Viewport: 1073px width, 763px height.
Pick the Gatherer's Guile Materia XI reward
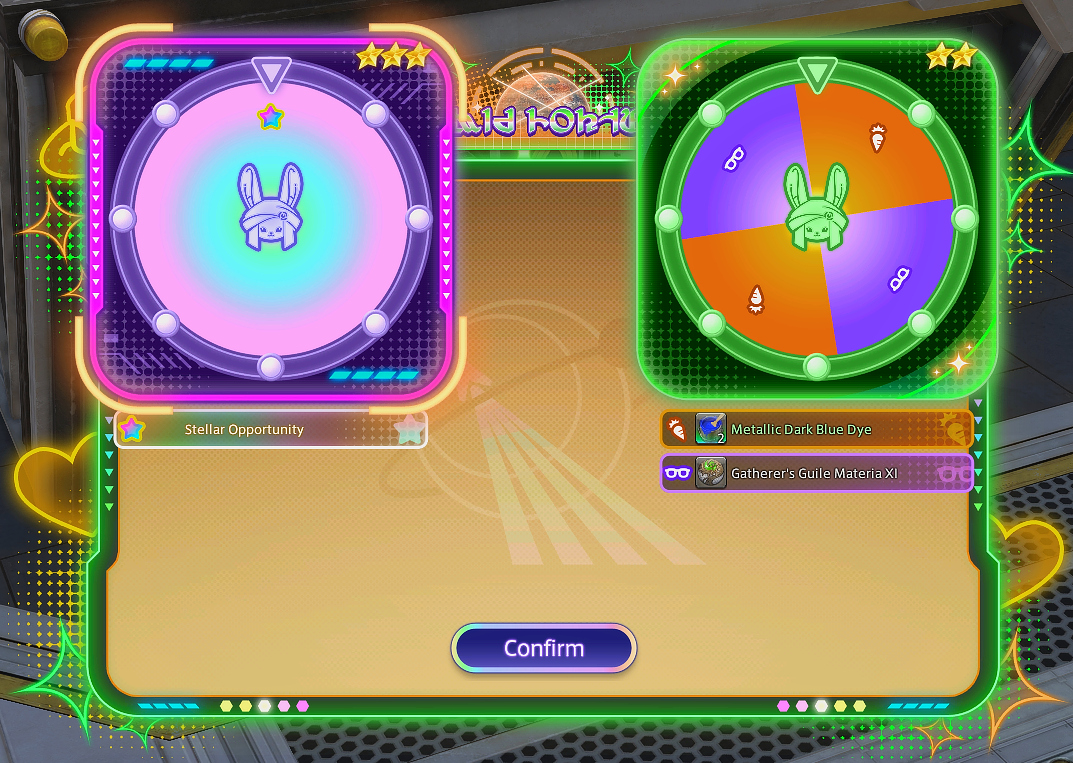816,473
